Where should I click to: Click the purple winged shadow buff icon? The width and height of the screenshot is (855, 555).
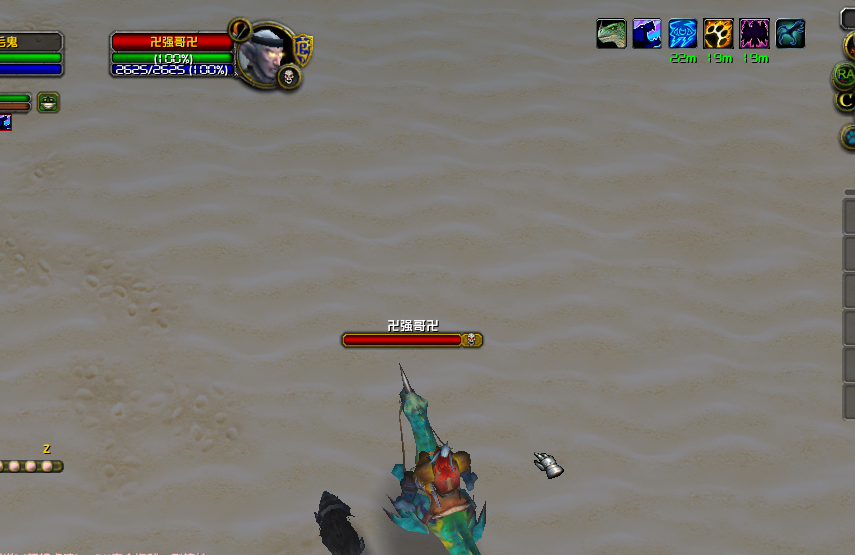pos(754,34)
